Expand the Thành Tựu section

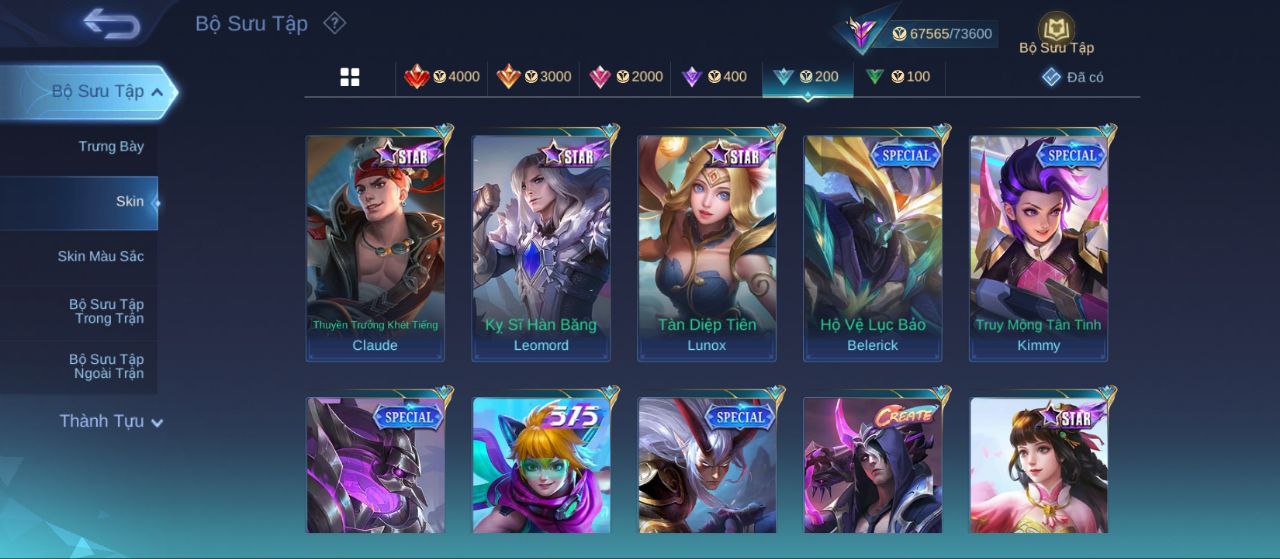click(111, 421)
